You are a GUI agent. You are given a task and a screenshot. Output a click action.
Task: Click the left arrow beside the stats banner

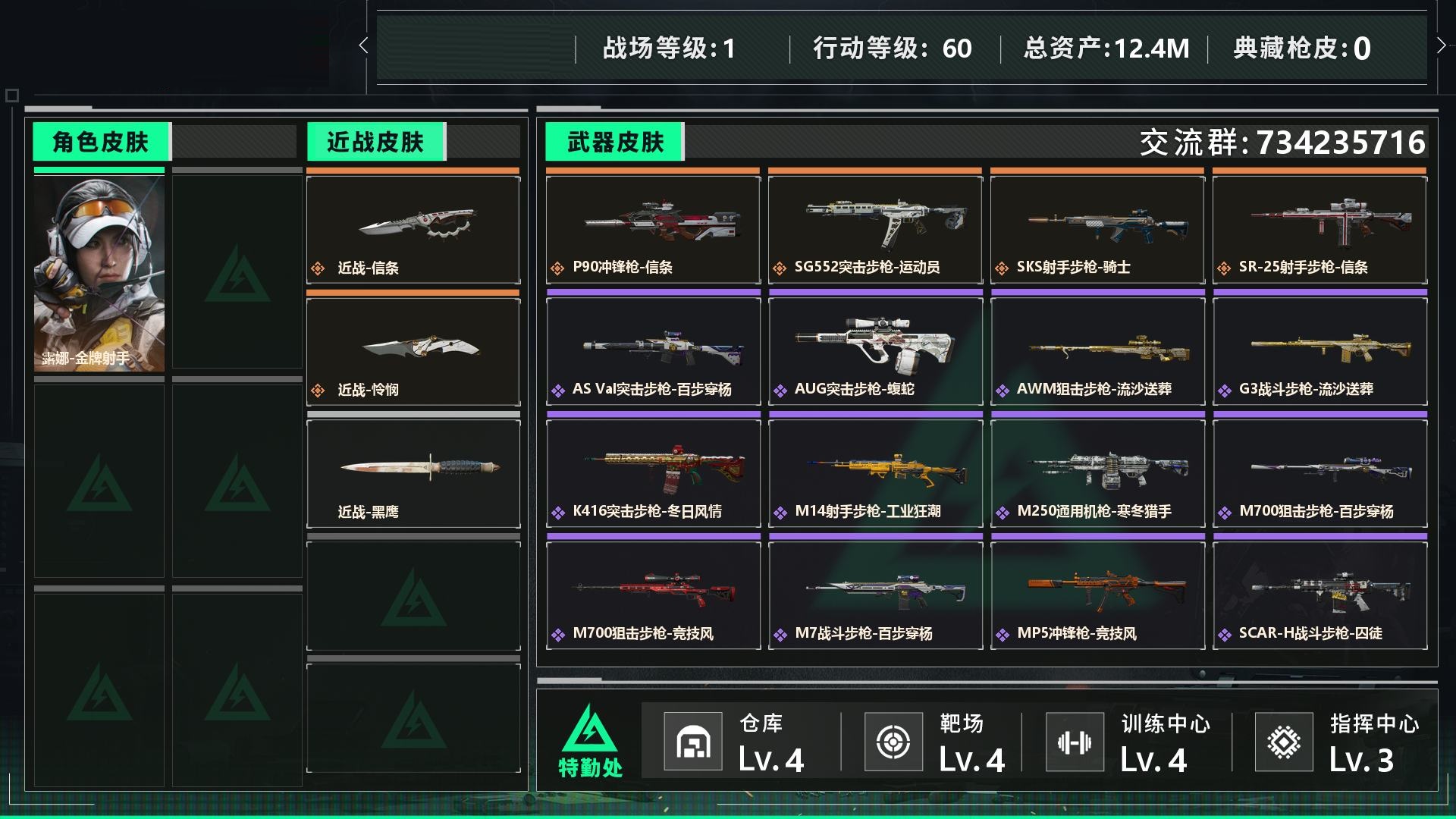pos(363,45)
